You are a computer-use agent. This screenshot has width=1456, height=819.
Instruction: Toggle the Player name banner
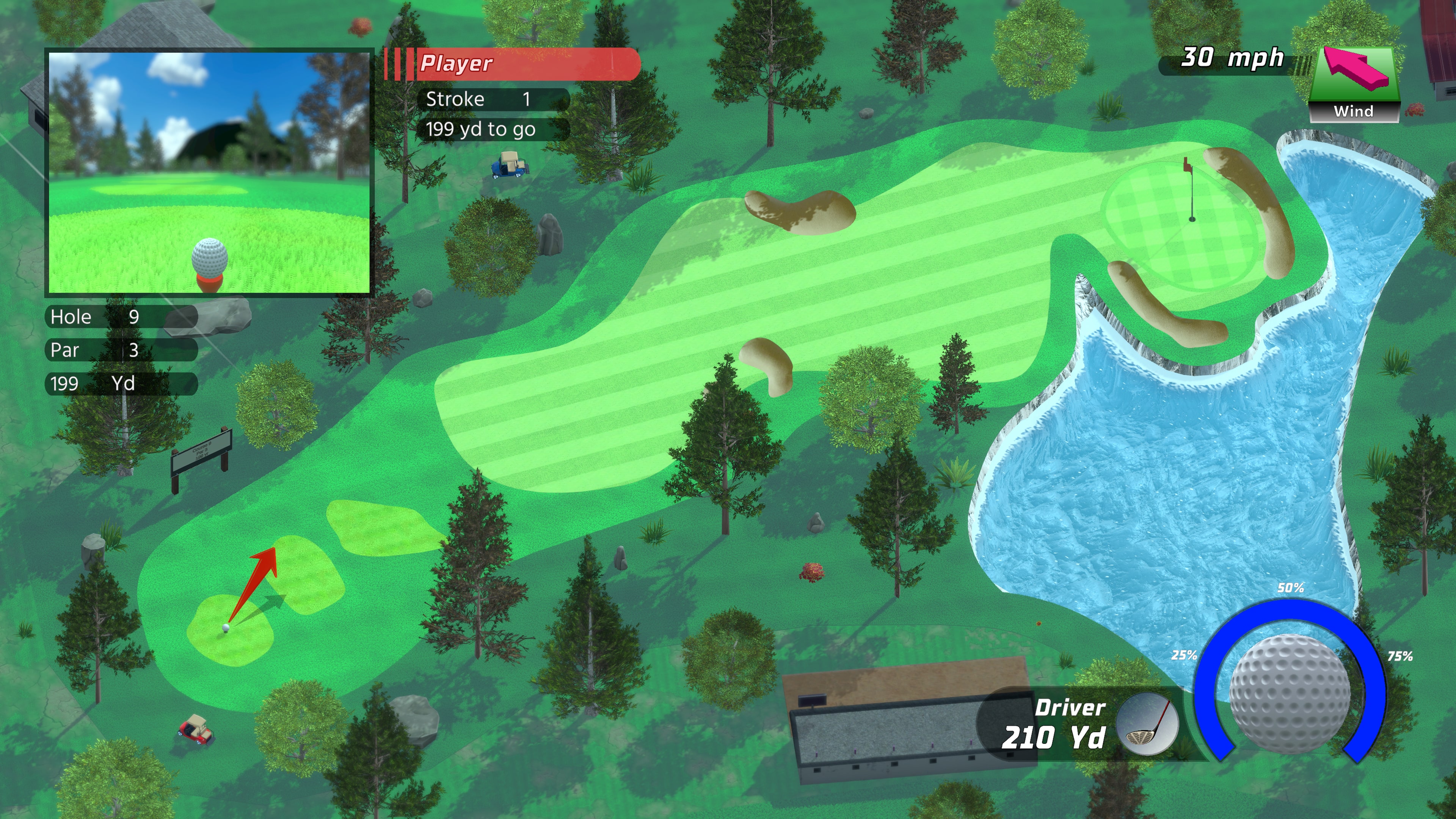[x=509, y=64]
